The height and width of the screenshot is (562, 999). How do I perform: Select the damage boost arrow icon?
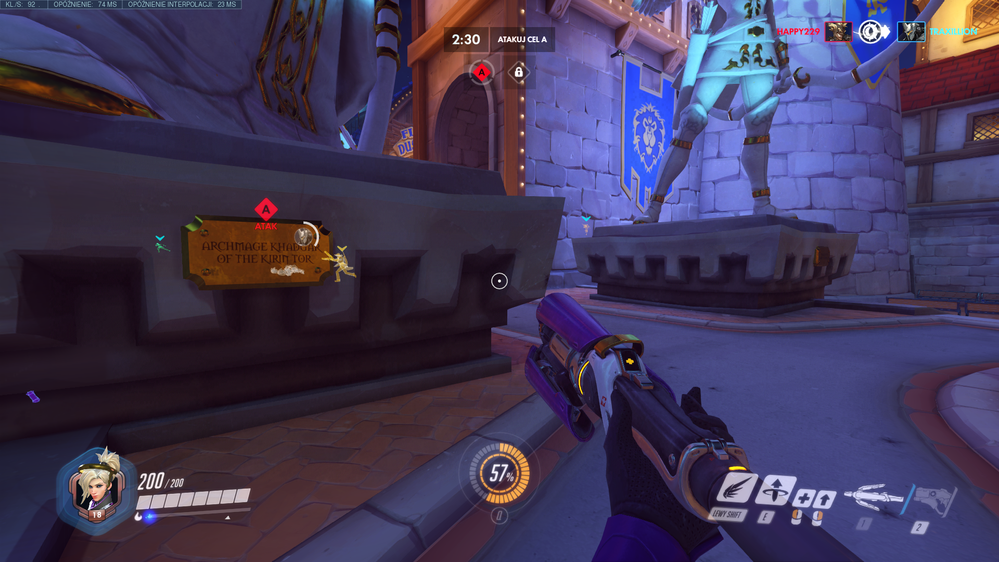[825, 497]
